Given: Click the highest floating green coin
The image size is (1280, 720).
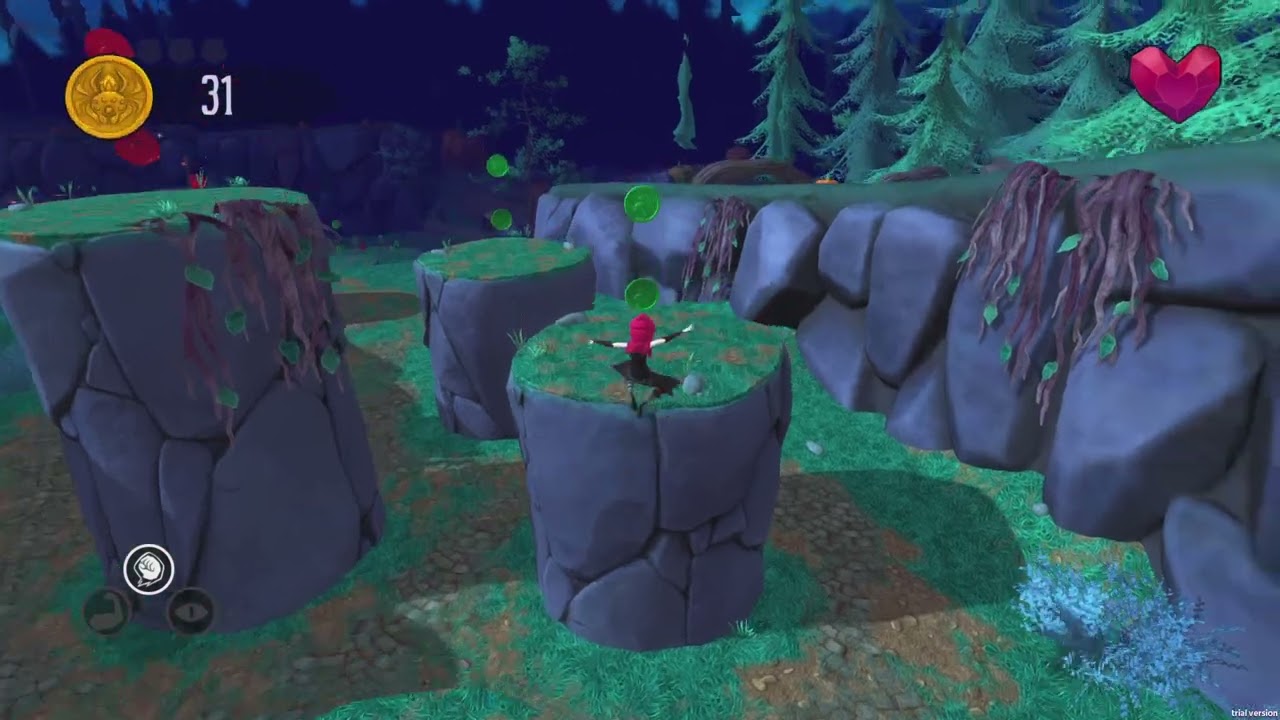Looking at the screenshot, I should (497, 166).
